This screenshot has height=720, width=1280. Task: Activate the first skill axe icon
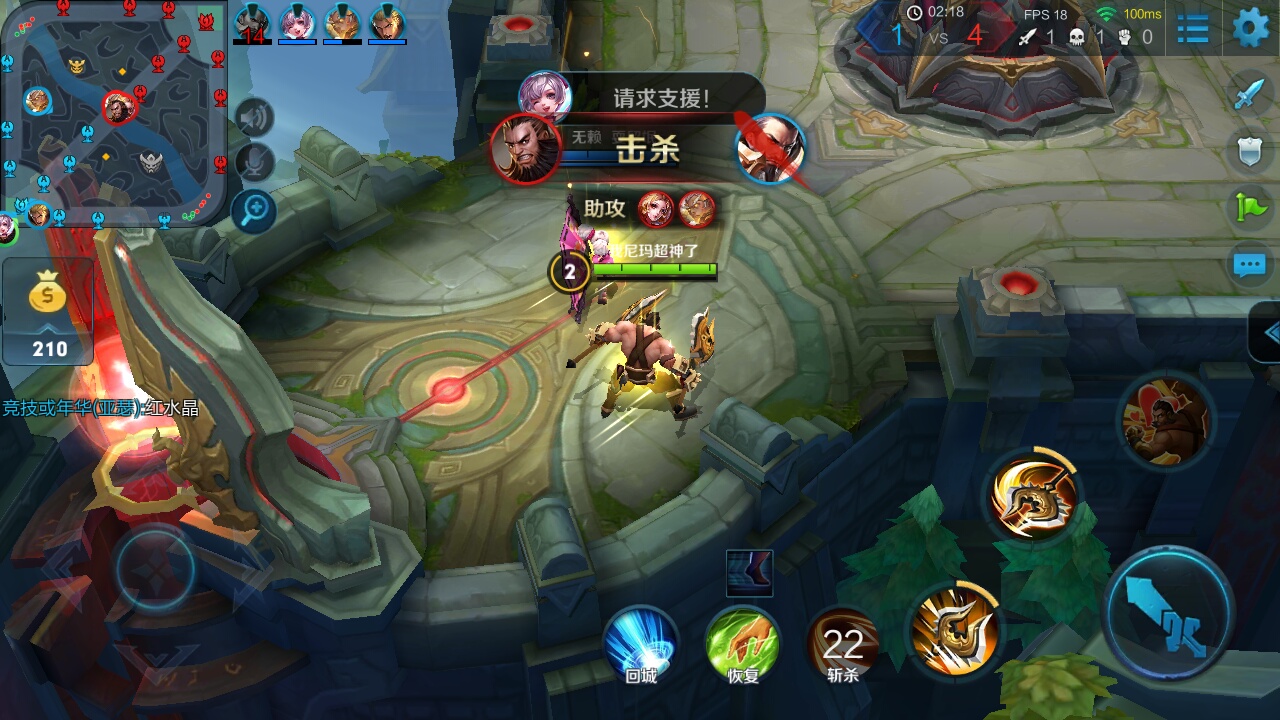tap(952, 628)
